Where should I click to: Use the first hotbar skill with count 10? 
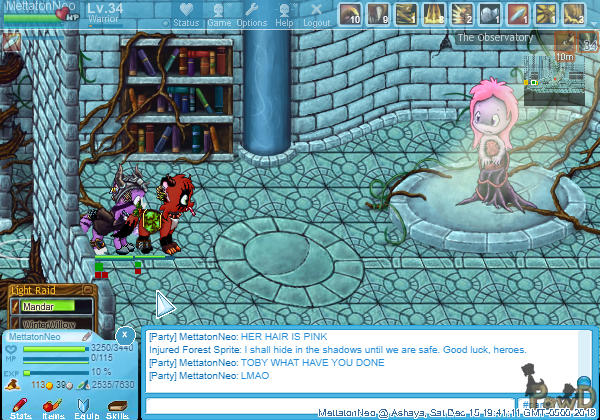tap(350, 14)
